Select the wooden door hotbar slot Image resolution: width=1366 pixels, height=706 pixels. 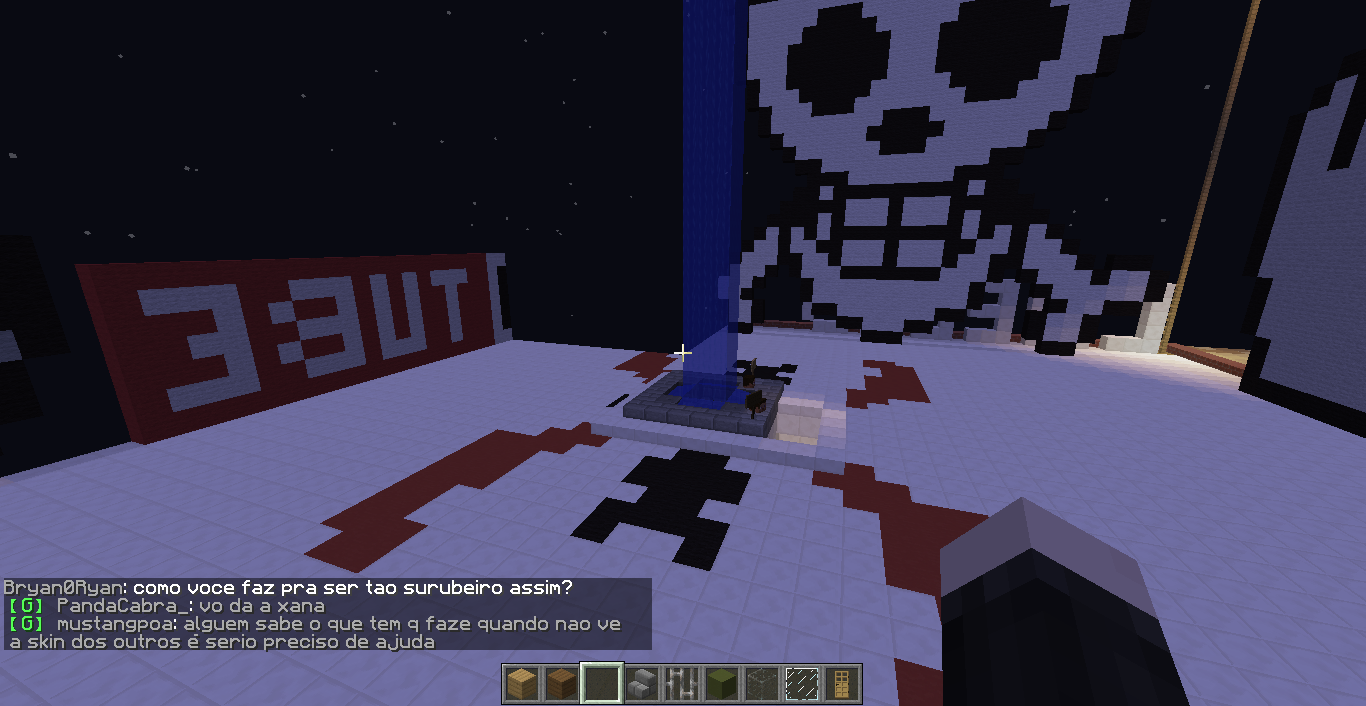pyautogui.click(x=842, y=684)
